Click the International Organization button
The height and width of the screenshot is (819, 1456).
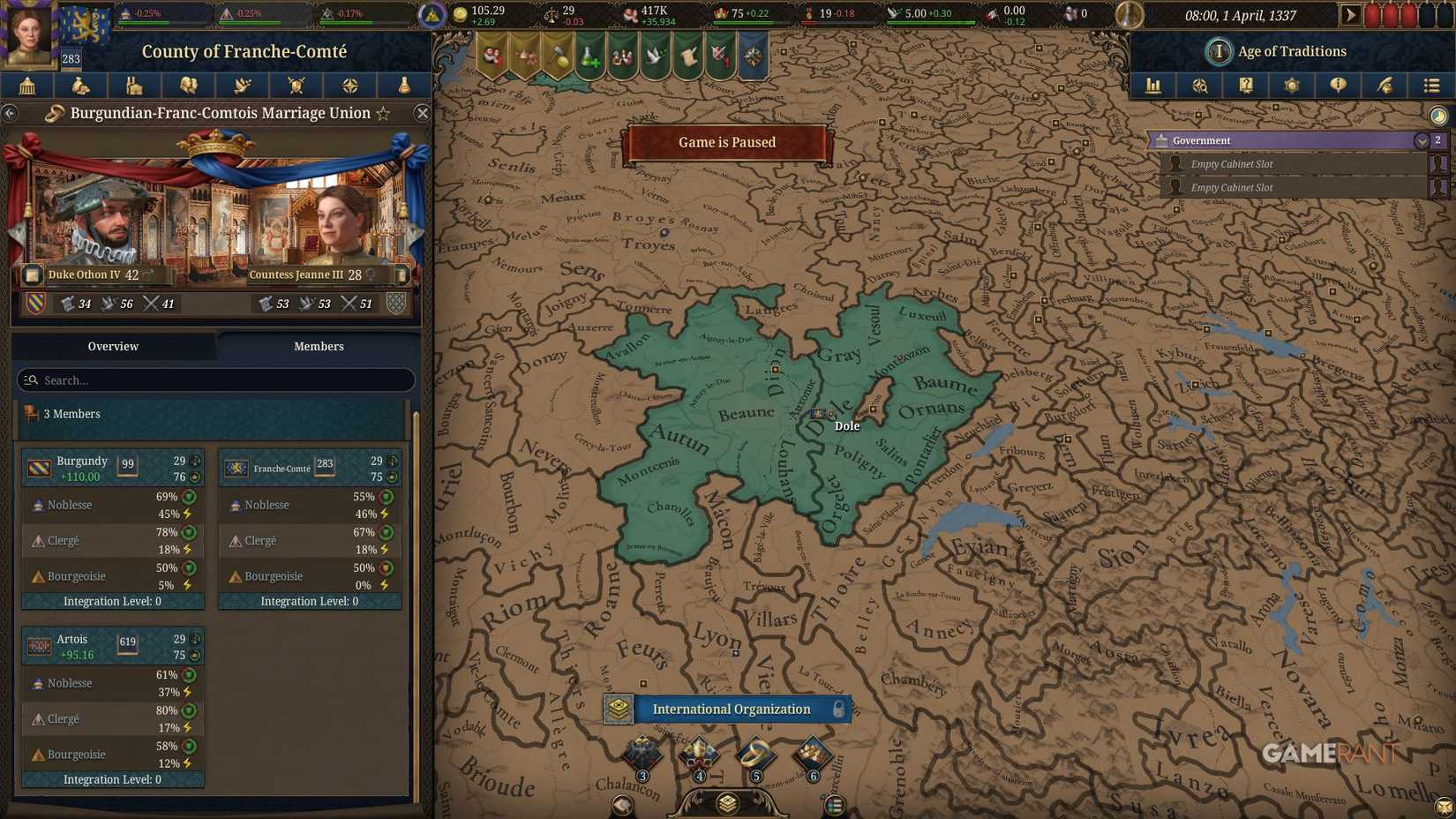tap(731, 709)
